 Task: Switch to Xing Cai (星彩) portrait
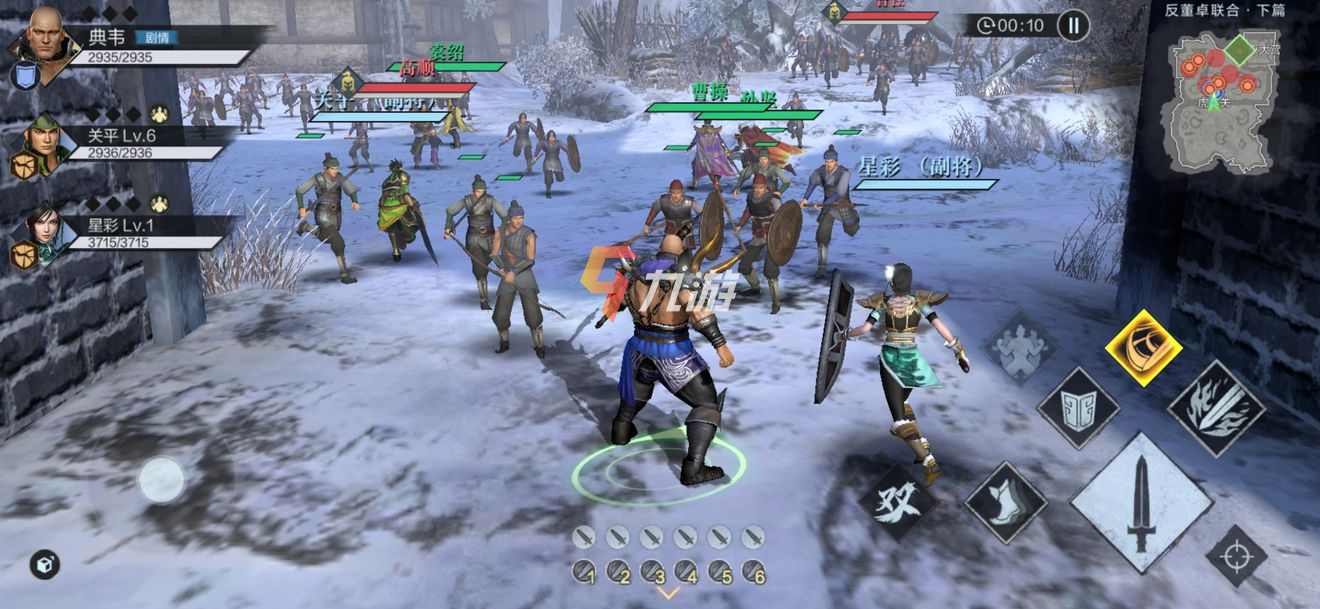[42, 232]
